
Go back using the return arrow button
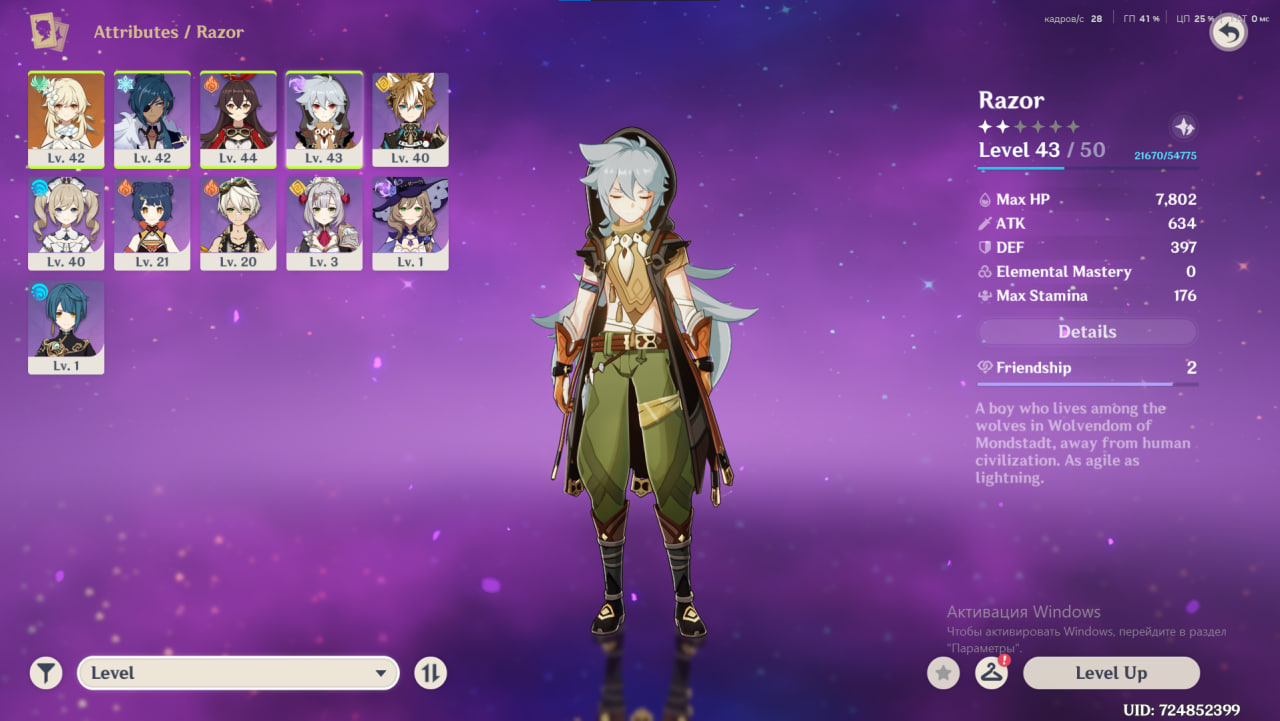pyautogui.click(x=1229, y=33)
